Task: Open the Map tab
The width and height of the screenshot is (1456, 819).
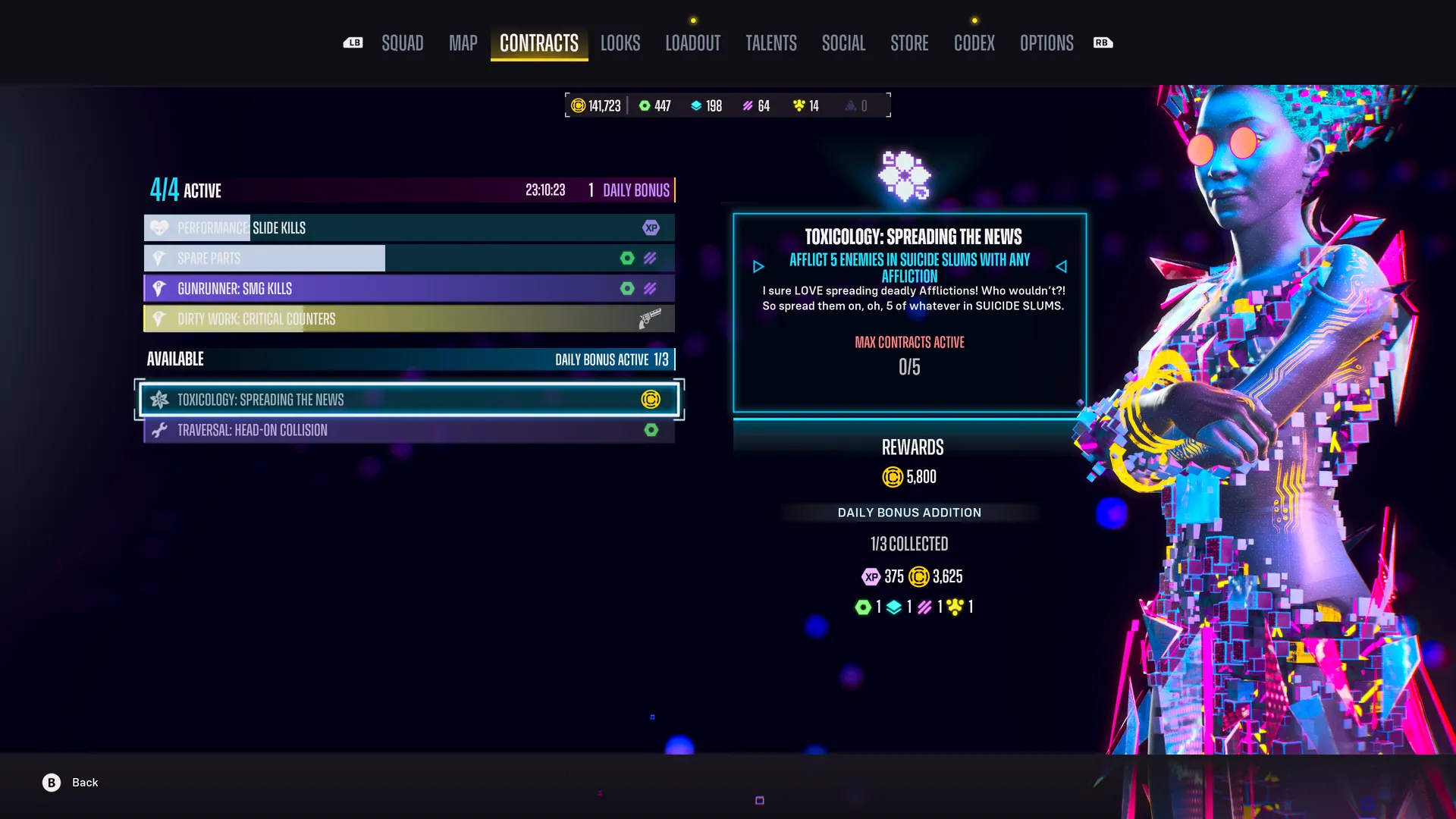Action: coord(463,43)
